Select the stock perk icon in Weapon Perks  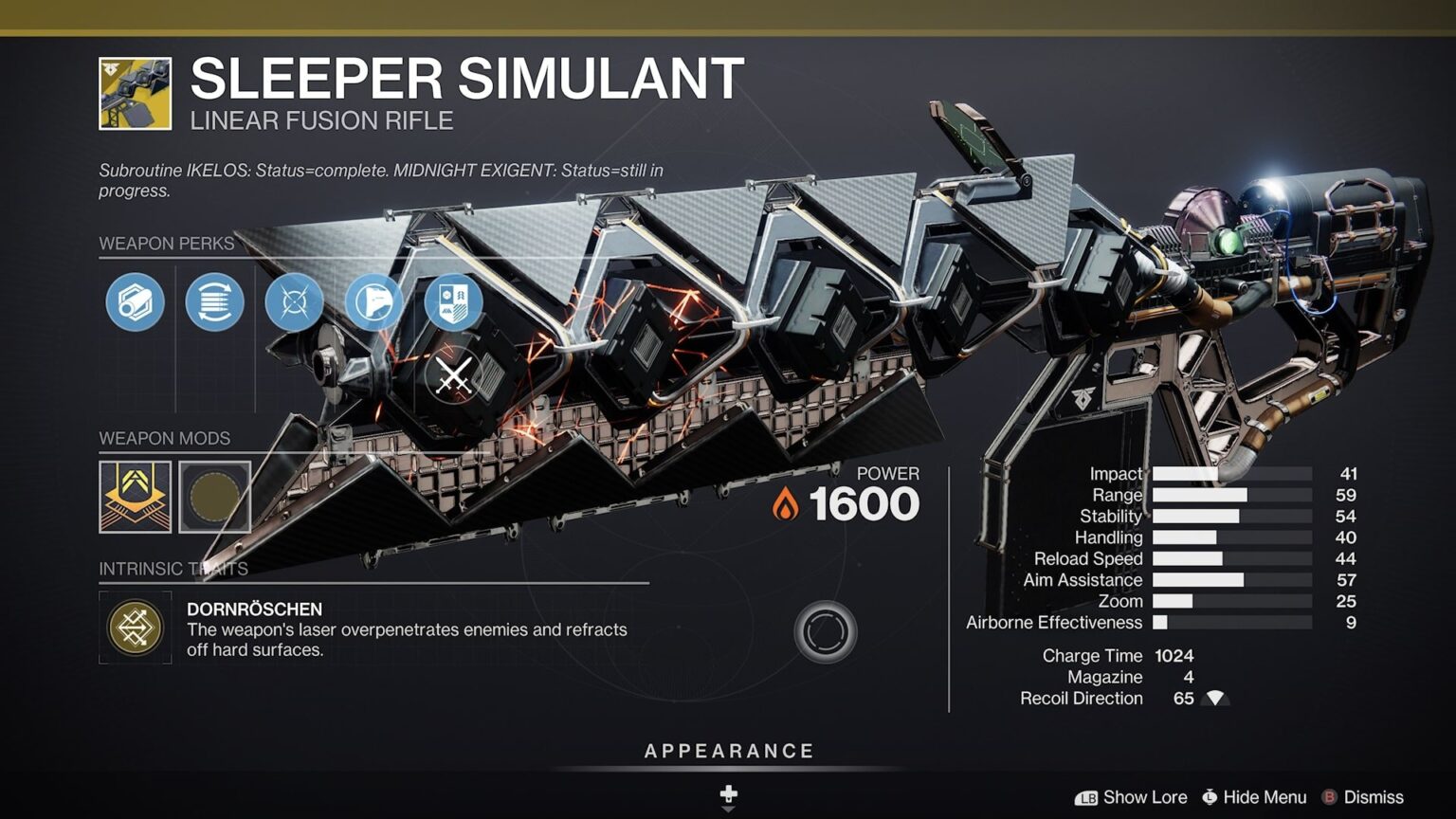[373, 302]
